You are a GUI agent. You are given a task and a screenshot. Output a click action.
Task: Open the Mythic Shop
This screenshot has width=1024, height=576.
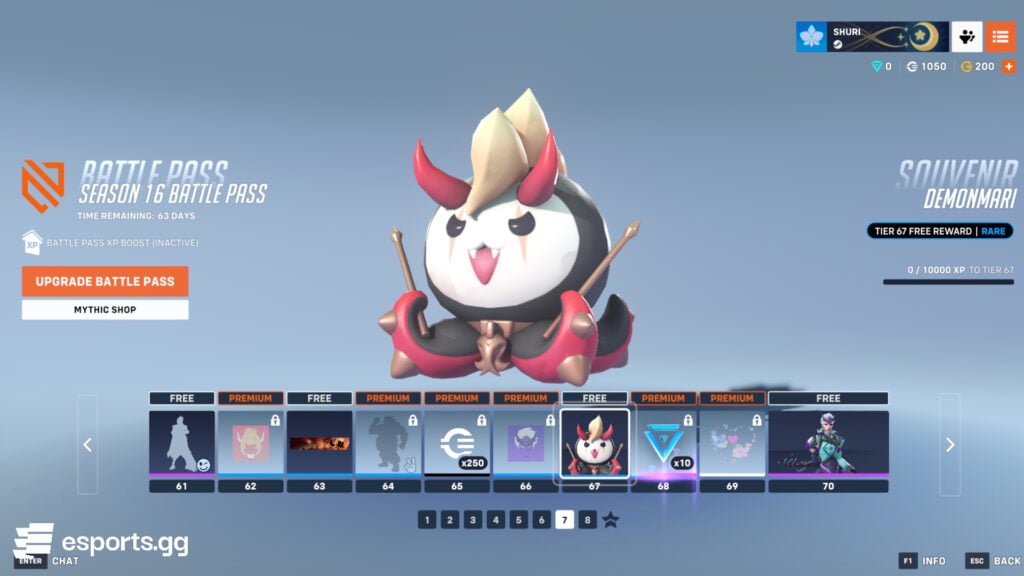pos(105,310)
